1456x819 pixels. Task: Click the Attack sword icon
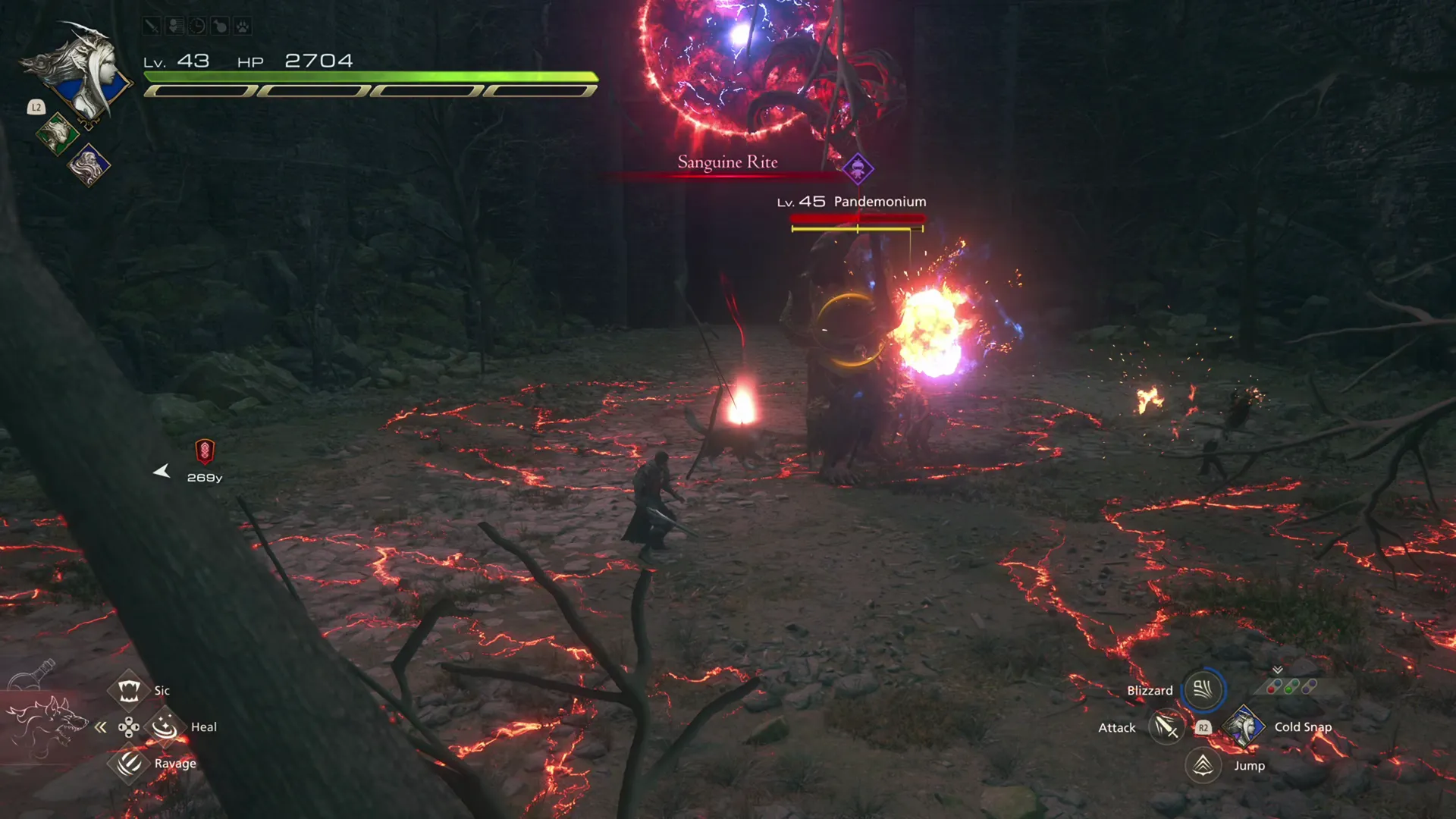click(x=1166, y=727)
